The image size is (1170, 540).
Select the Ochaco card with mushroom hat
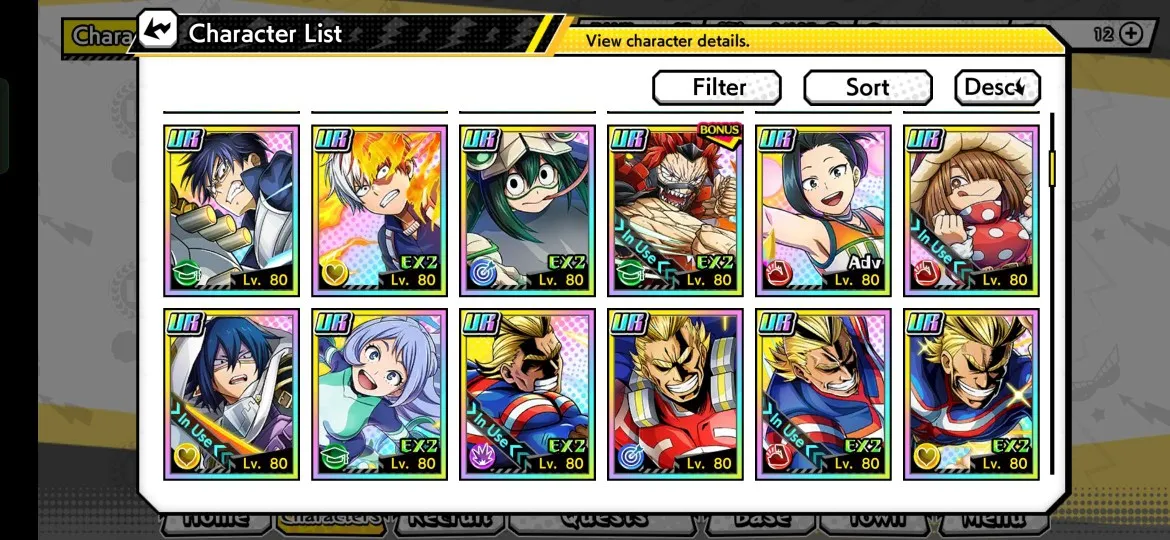click(971, 210)
